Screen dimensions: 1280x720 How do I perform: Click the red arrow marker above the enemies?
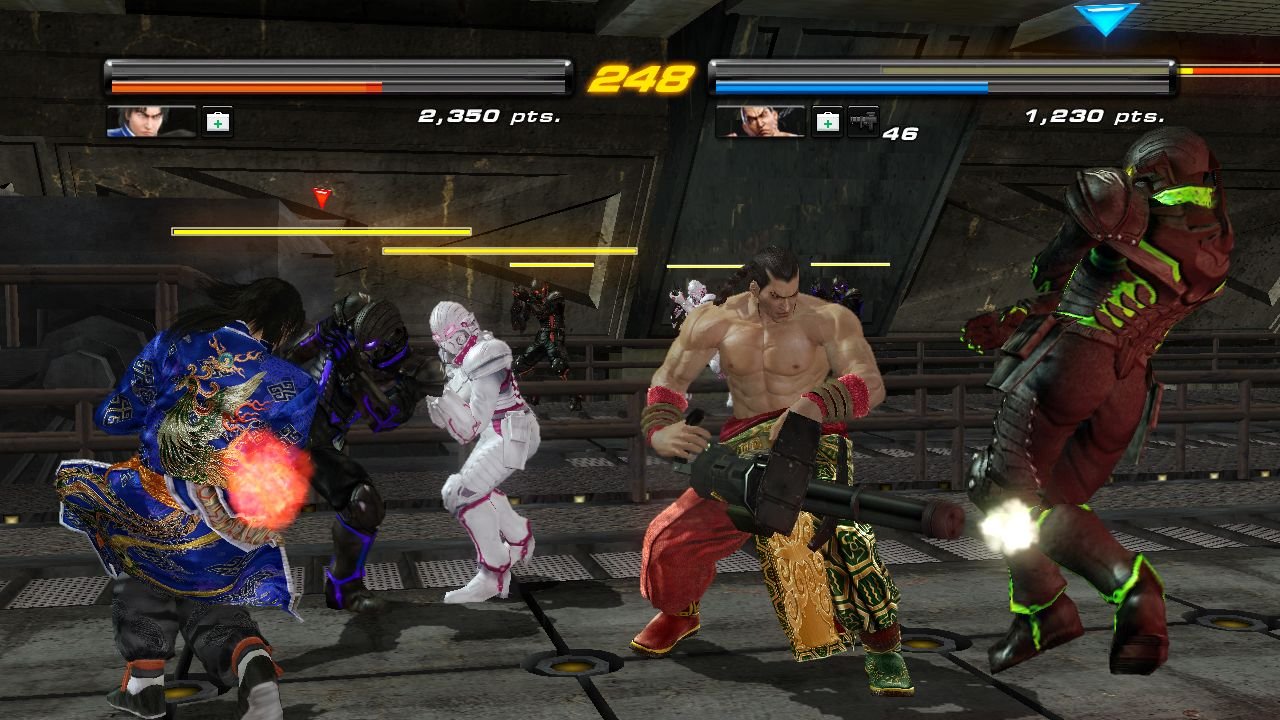322,198
